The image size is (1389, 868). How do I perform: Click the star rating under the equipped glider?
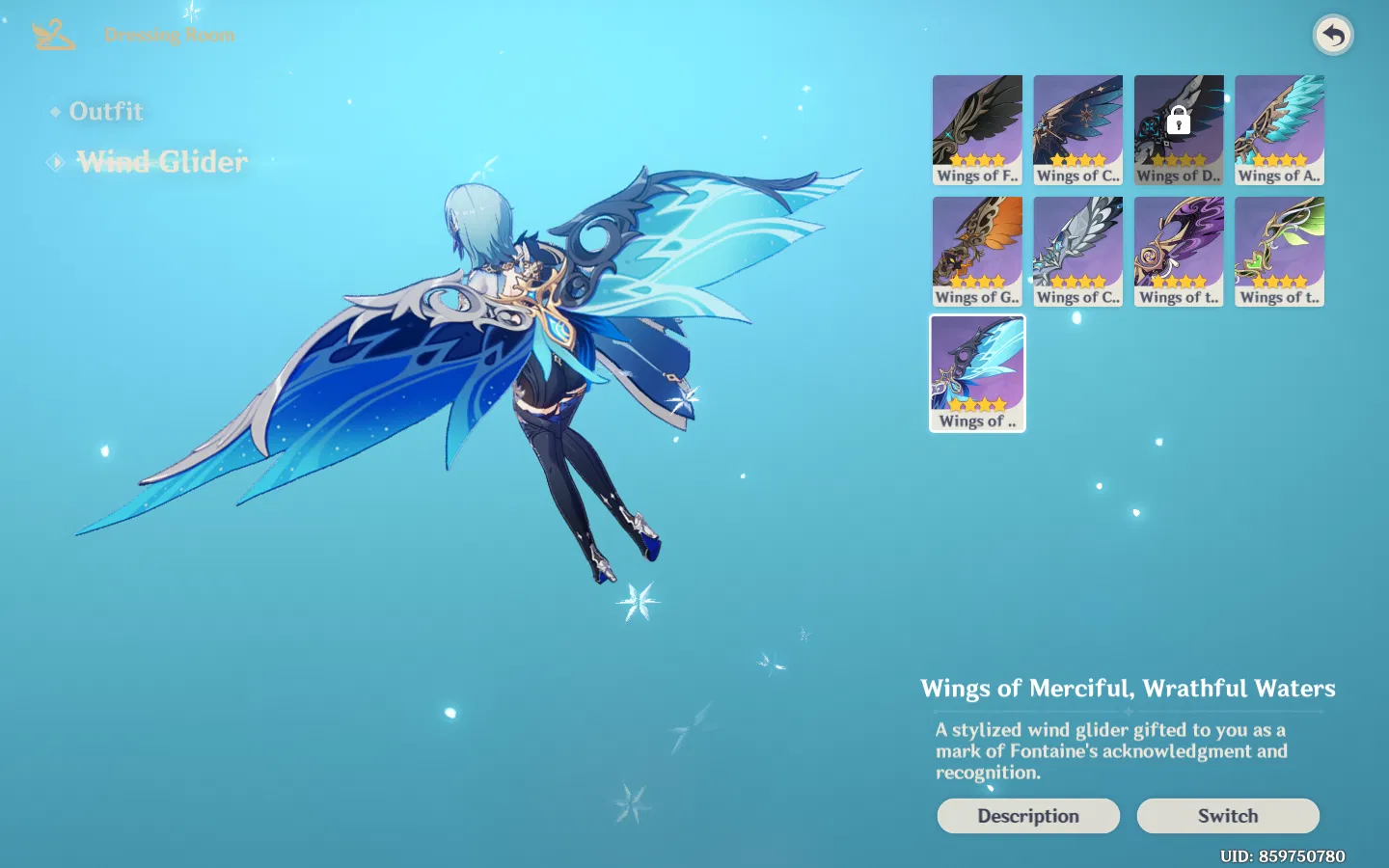coord(977,405)
